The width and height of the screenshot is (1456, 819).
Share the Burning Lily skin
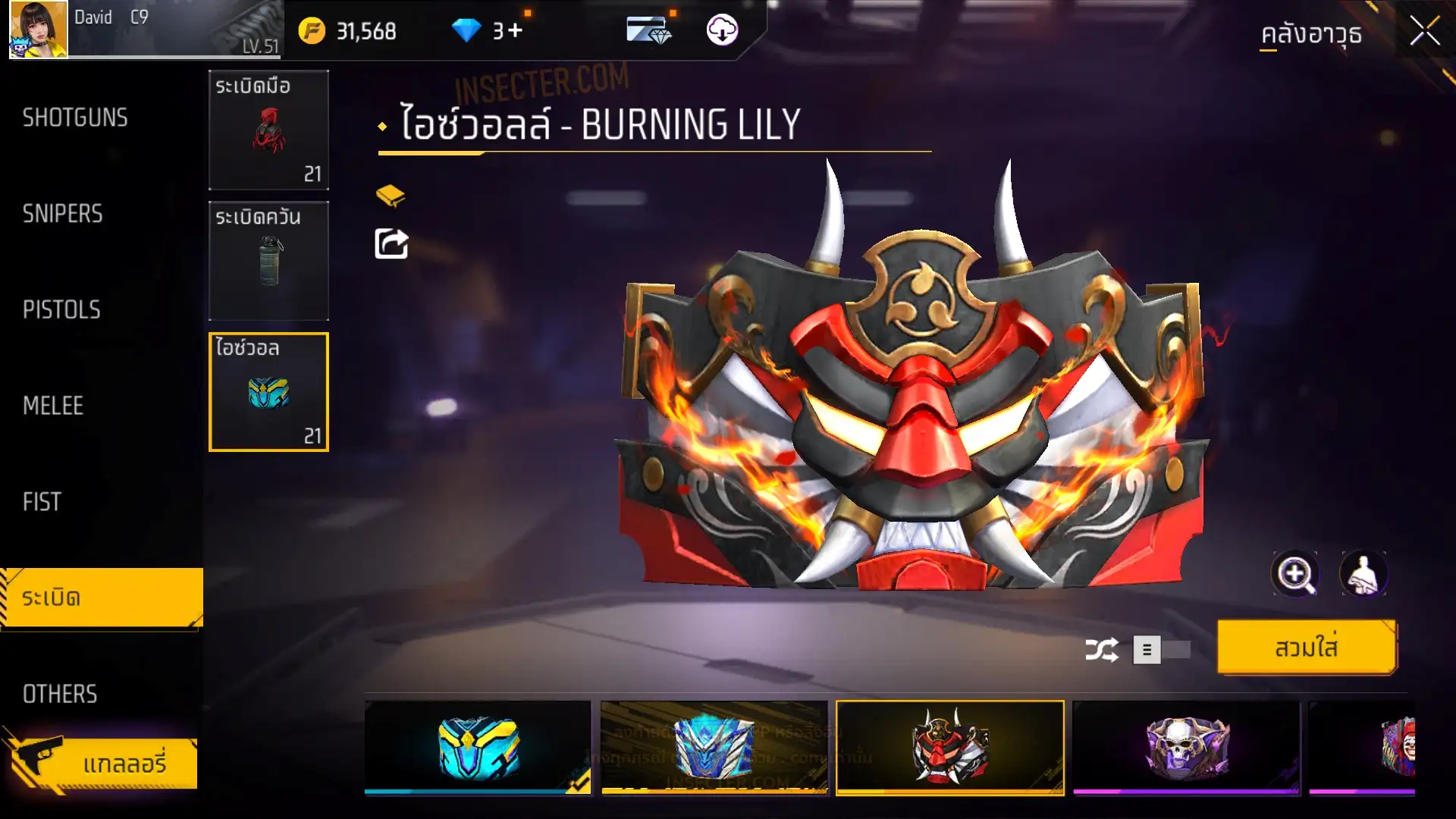(391, 244)
